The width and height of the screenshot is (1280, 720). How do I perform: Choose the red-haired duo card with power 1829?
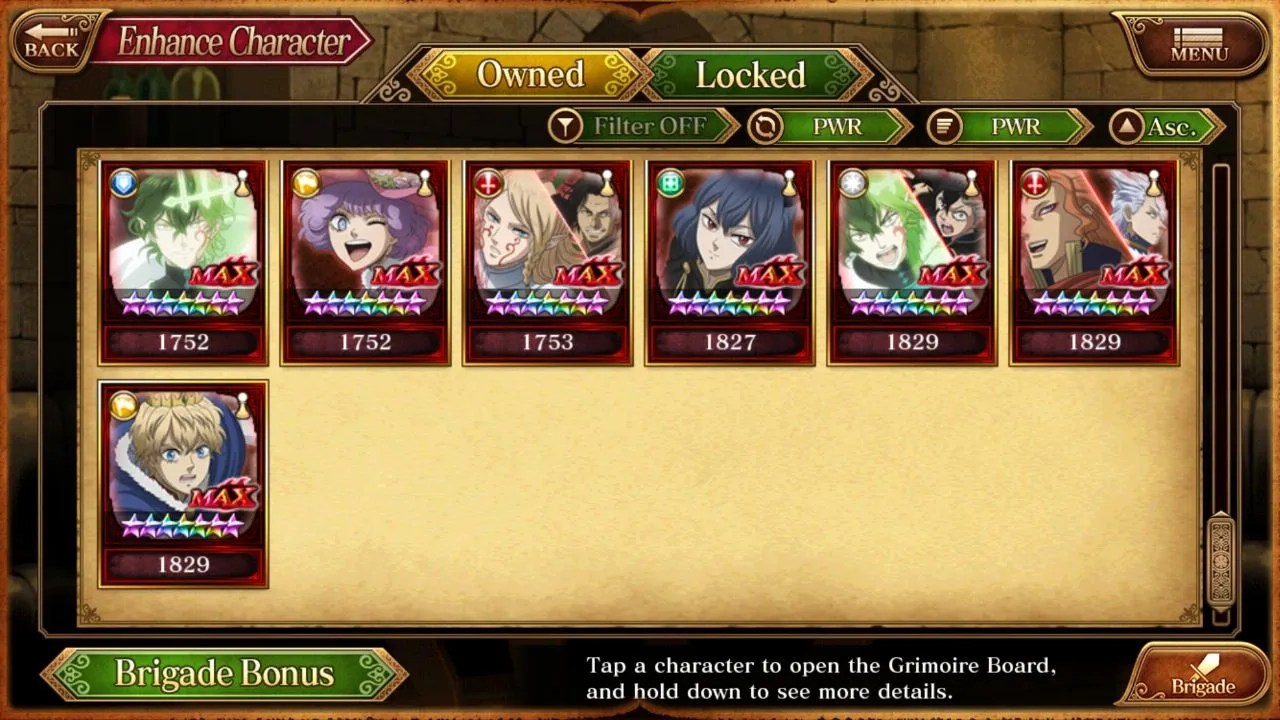pos(1094,262)
